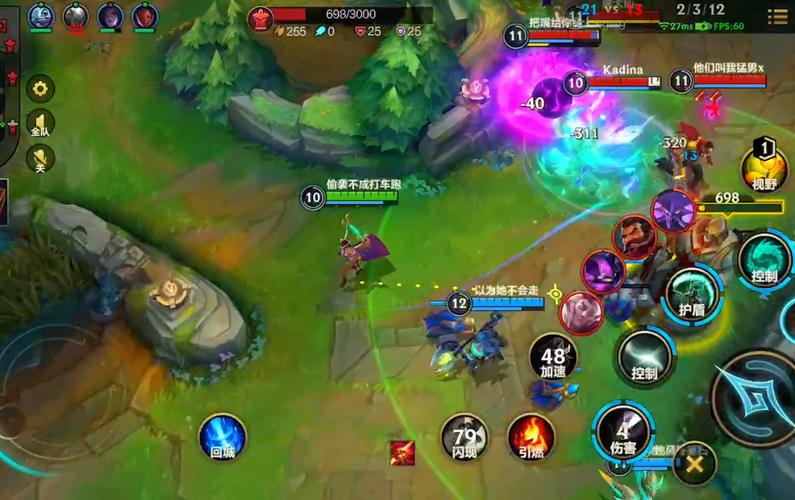Open the gear settings button
This screenshot has width=795, height=500.
[40, 88]
